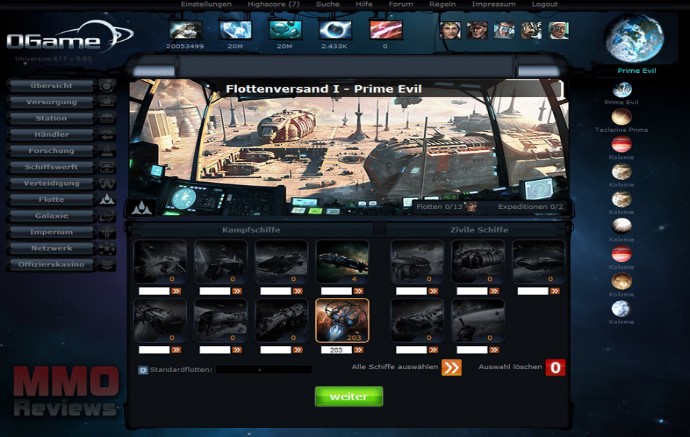Open the Schiffswerft menu
Viewport: 690px width, 437px height.
pos(52,167)
